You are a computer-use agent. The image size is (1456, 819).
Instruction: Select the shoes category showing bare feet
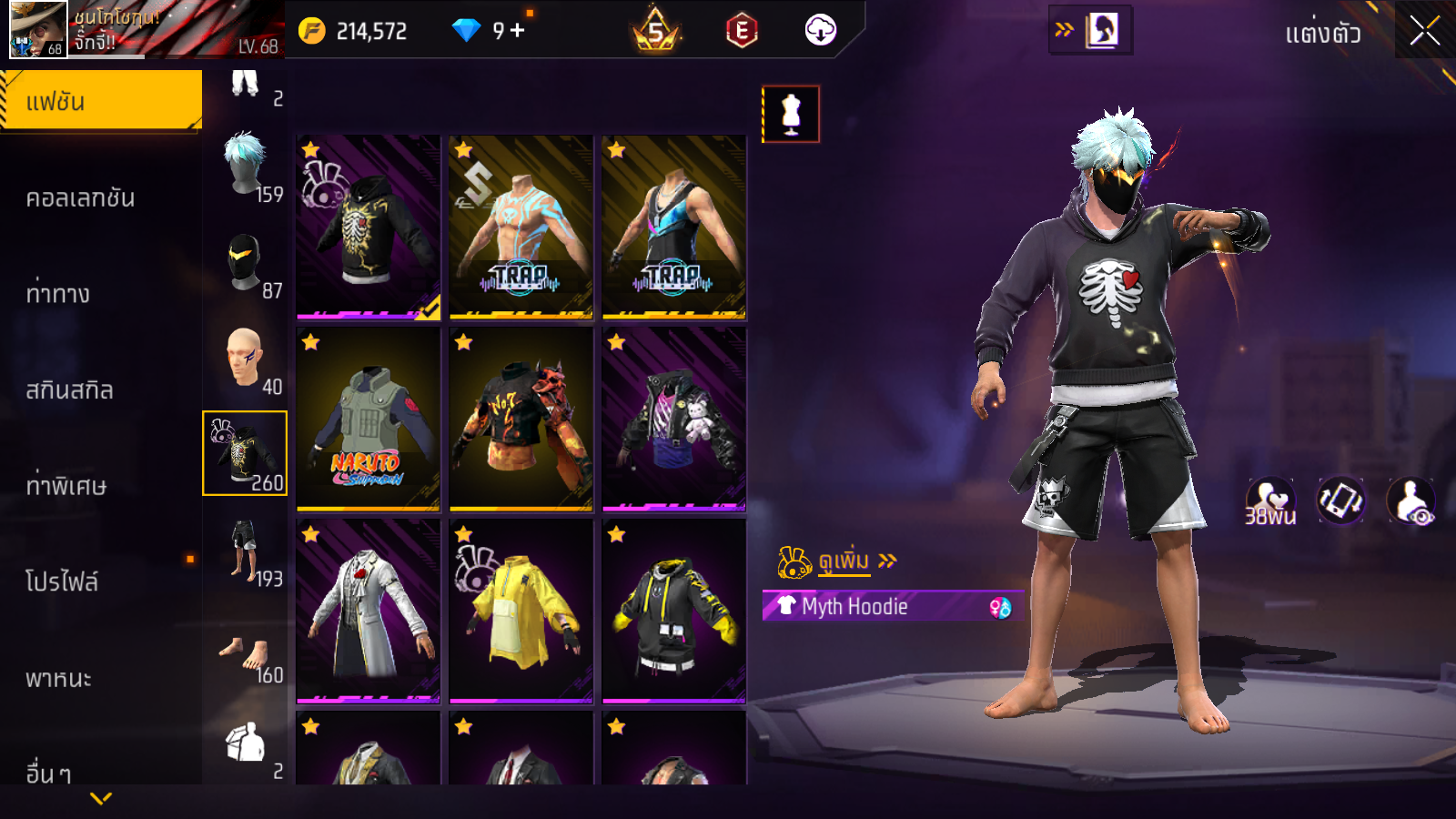coord(246,653)
